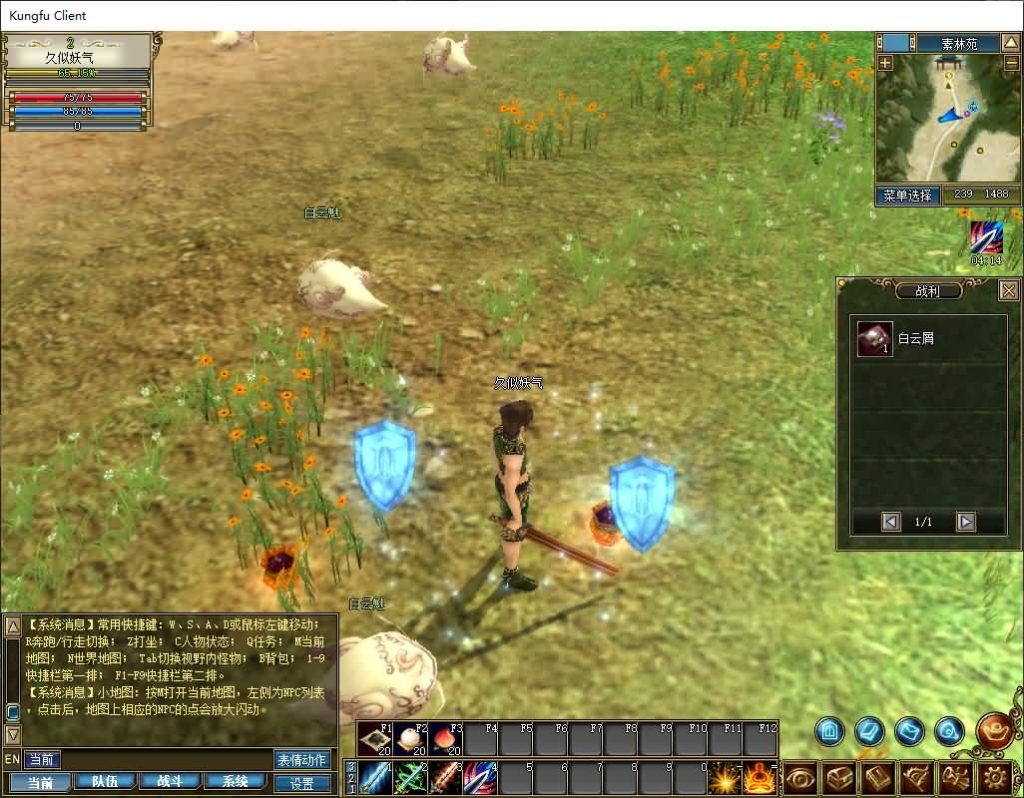The height and width of the screenshot is (798, 1024).
Task: Pick up the 白云屑 loot item
Action: pyautogui.click(x=875, y=339)
